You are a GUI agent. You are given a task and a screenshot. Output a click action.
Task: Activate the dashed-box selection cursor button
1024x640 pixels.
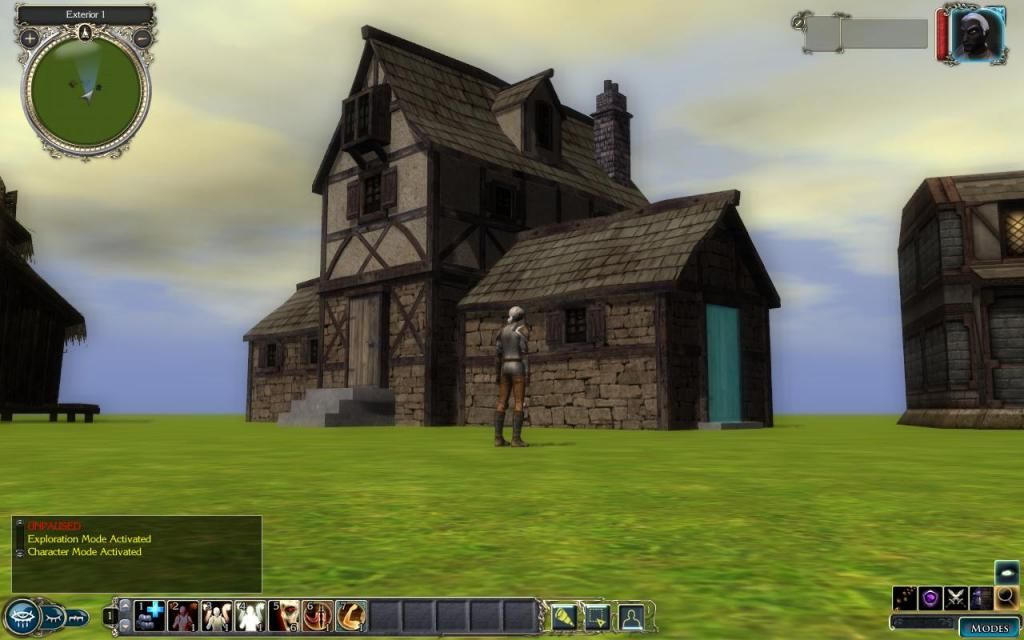(598, 617)
